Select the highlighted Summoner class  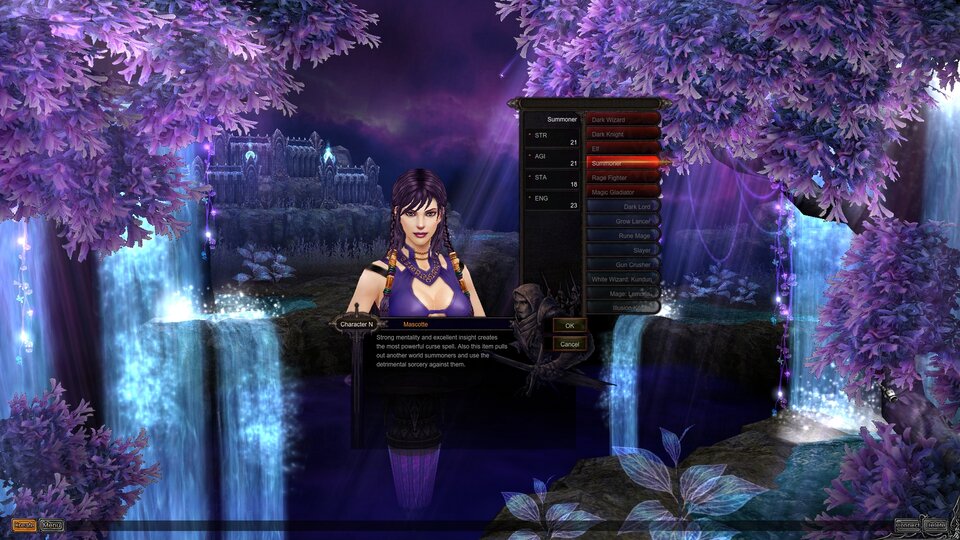(622, 162)
